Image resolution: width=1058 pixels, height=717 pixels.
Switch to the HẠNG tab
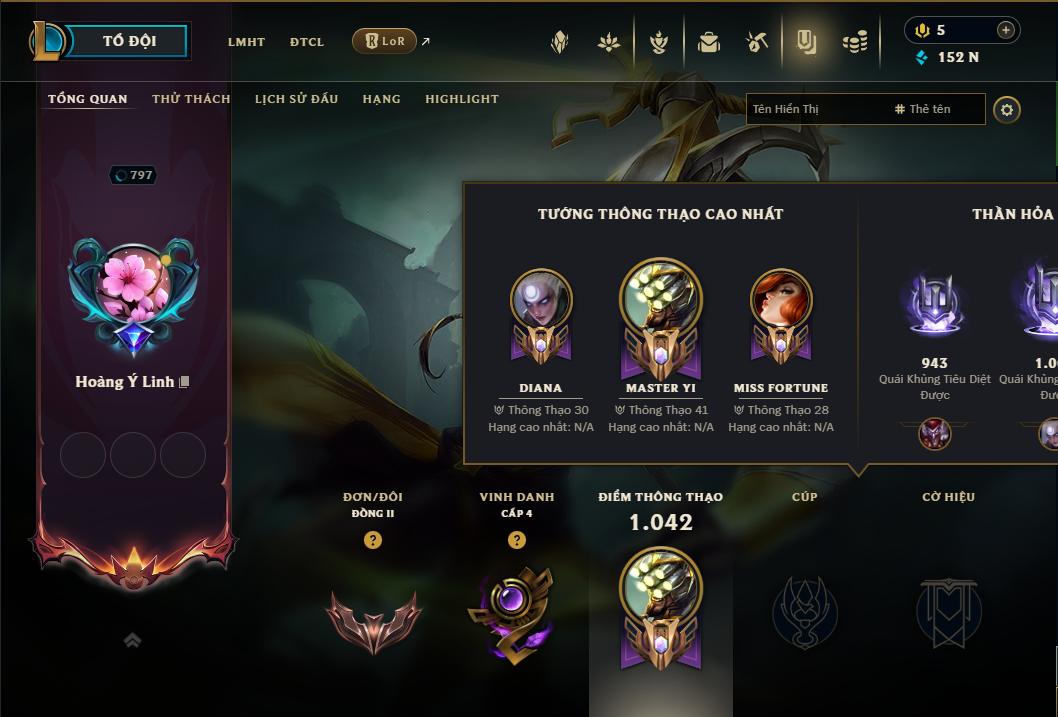click(381, 99)
